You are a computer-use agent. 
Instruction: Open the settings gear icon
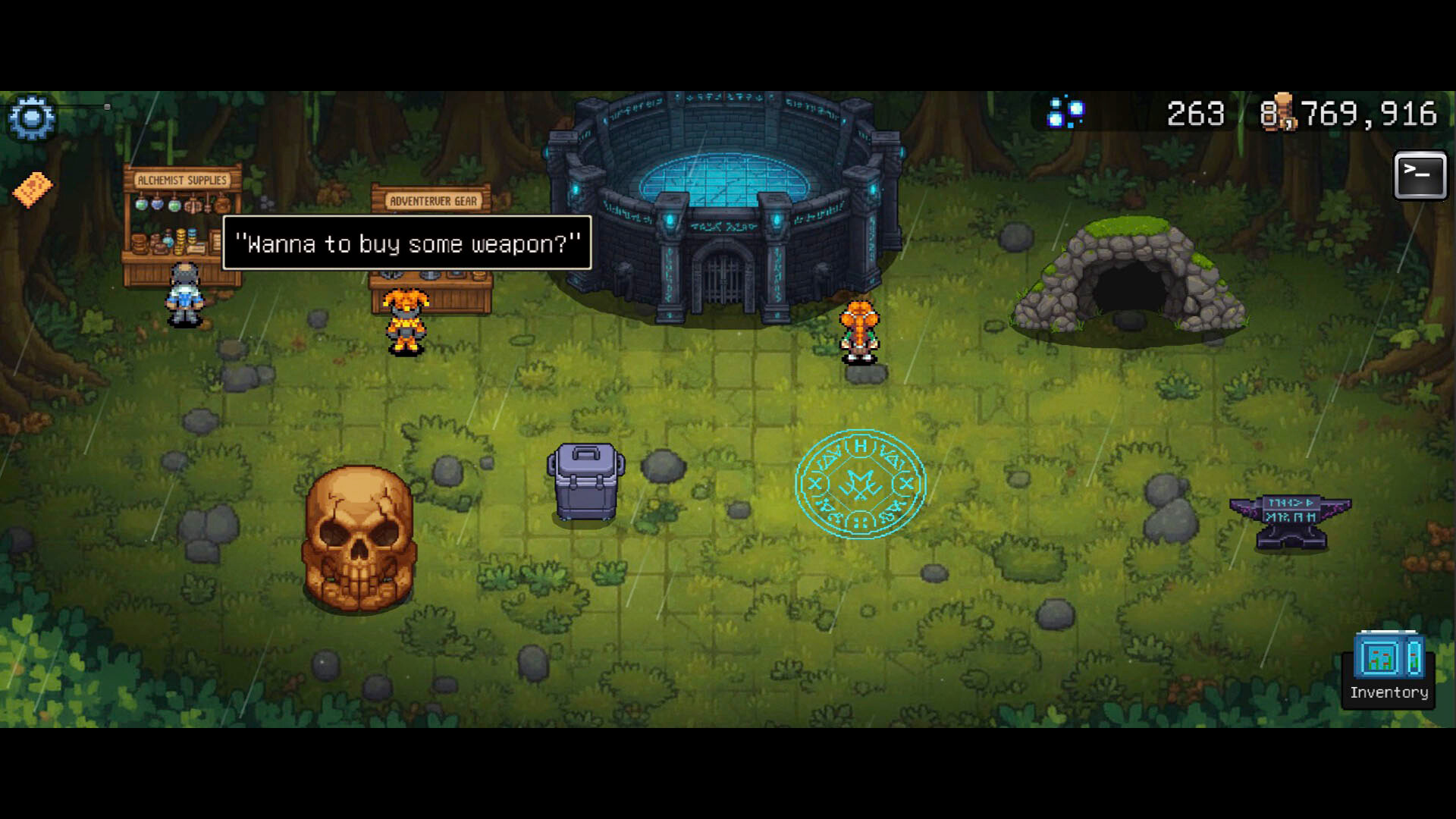32,118
